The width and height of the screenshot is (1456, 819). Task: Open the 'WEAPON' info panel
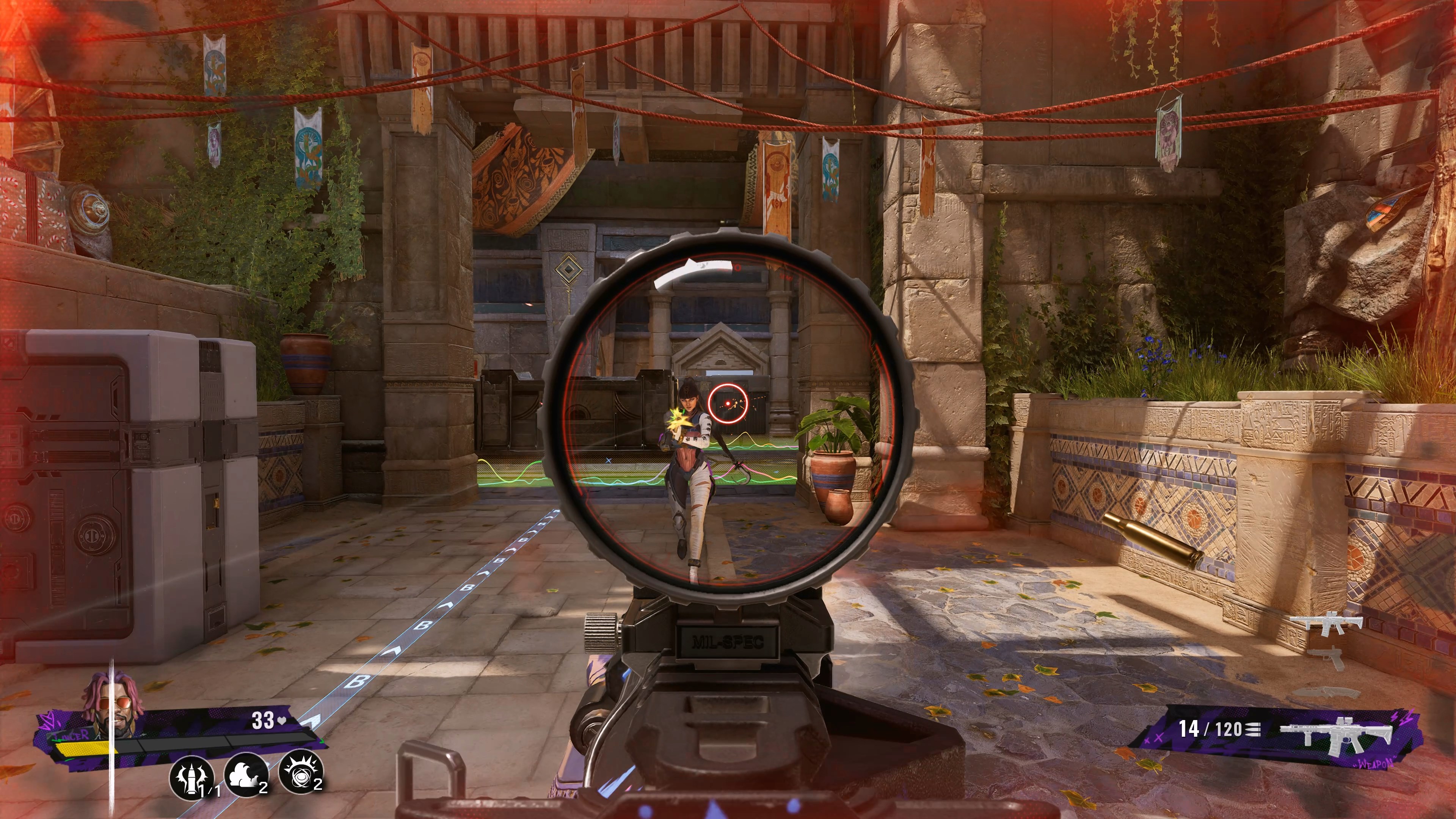point(1374,764)
